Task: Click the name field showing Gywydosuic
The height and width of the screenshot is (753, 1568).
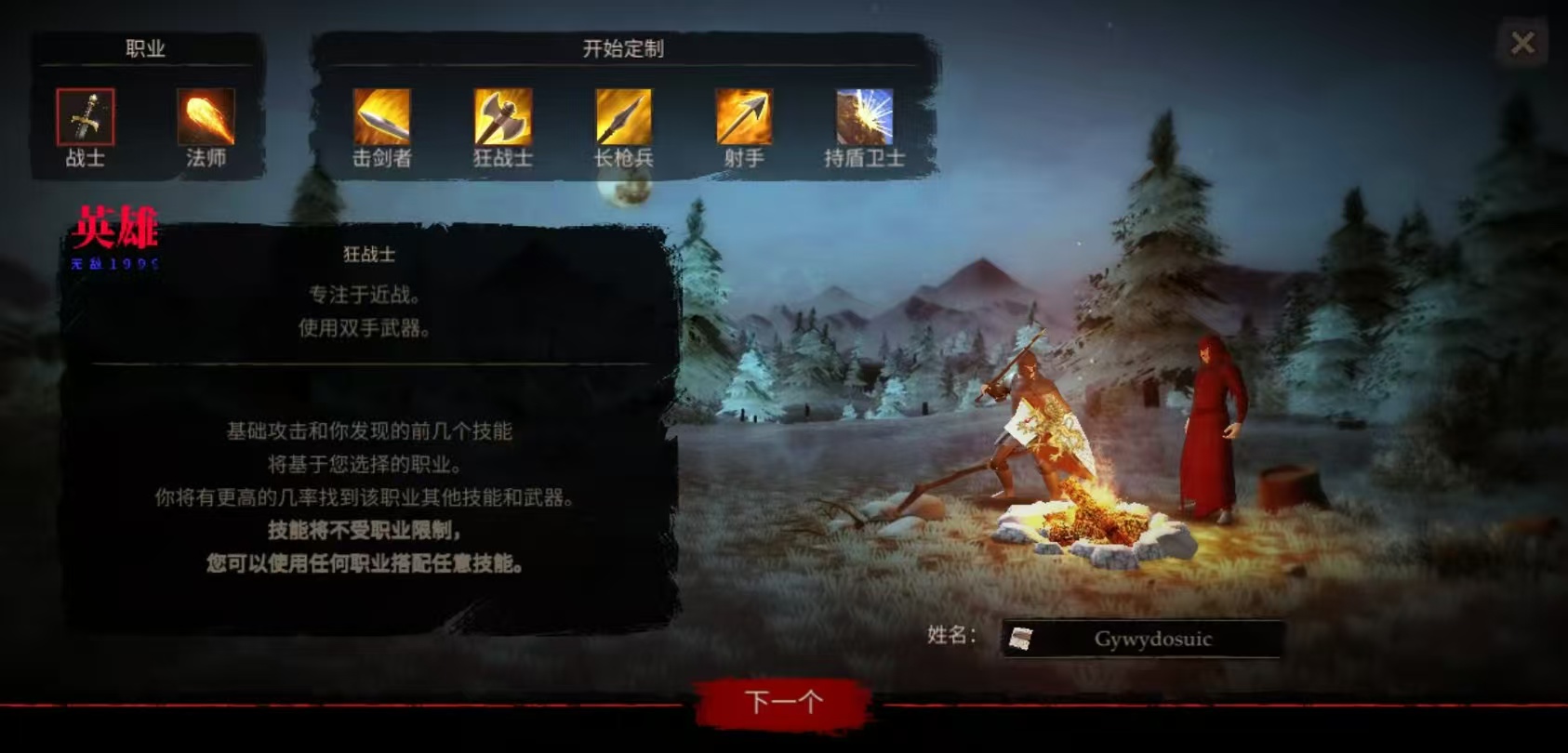Action: (1153, 639)
